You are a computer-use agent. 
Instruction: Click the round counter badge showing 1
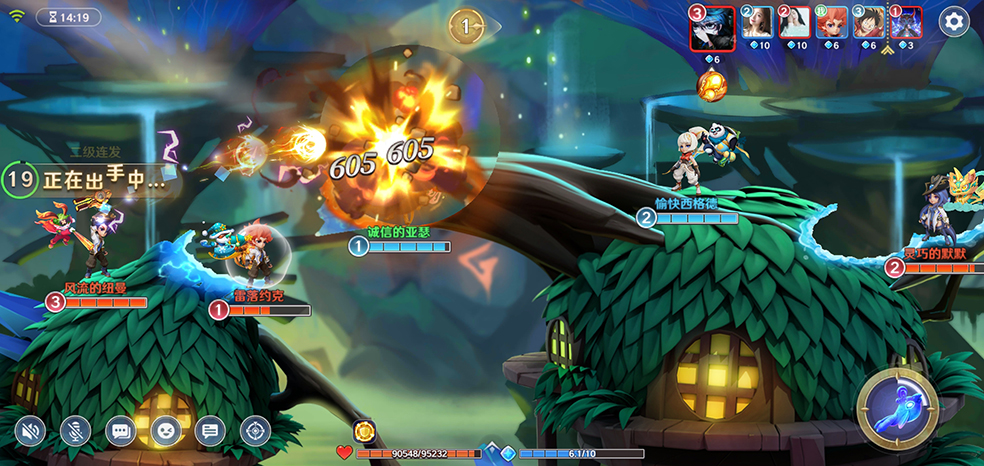coord(466,27)
